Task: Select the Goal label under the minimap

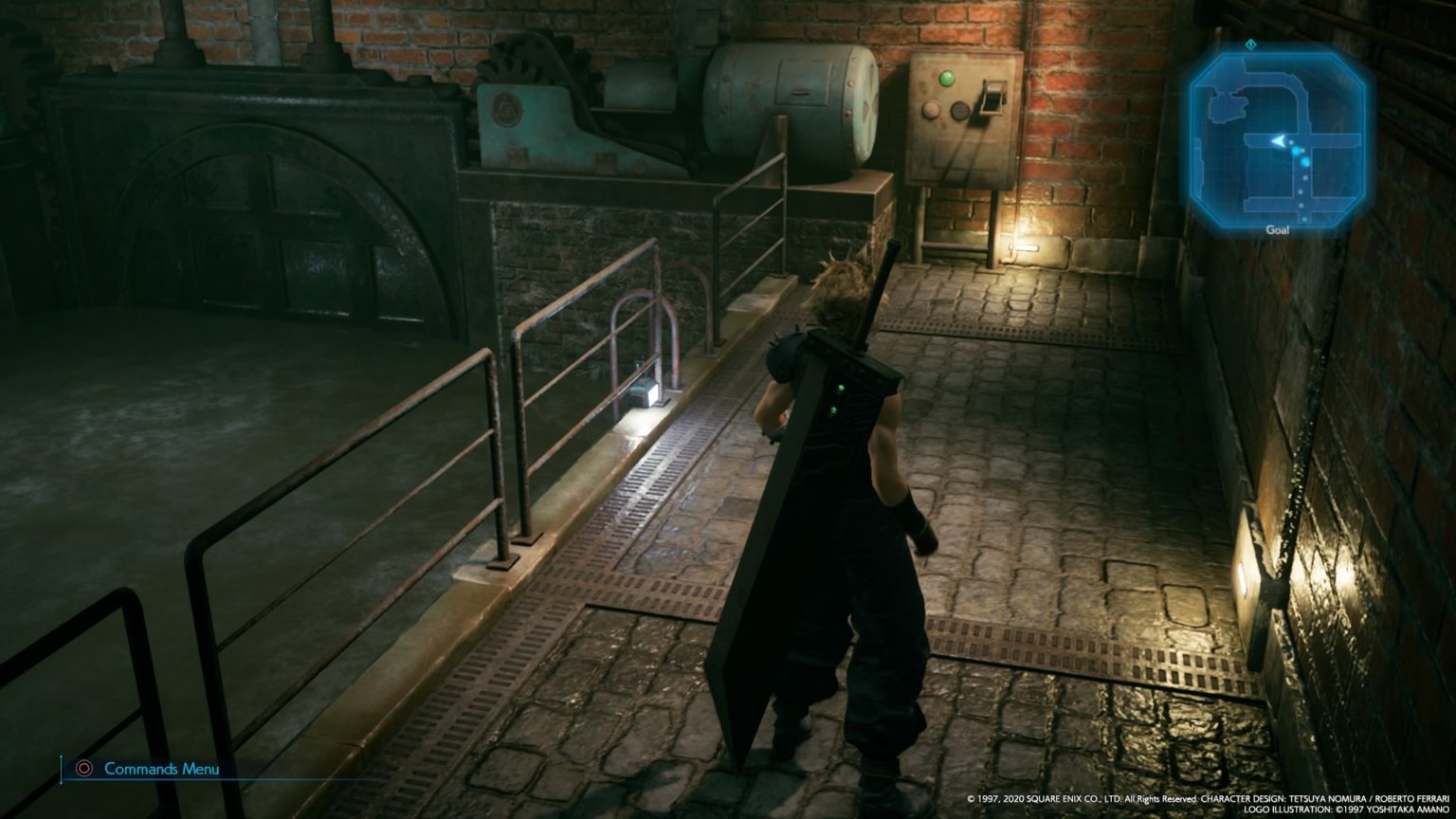Action: click(1278, 228)
